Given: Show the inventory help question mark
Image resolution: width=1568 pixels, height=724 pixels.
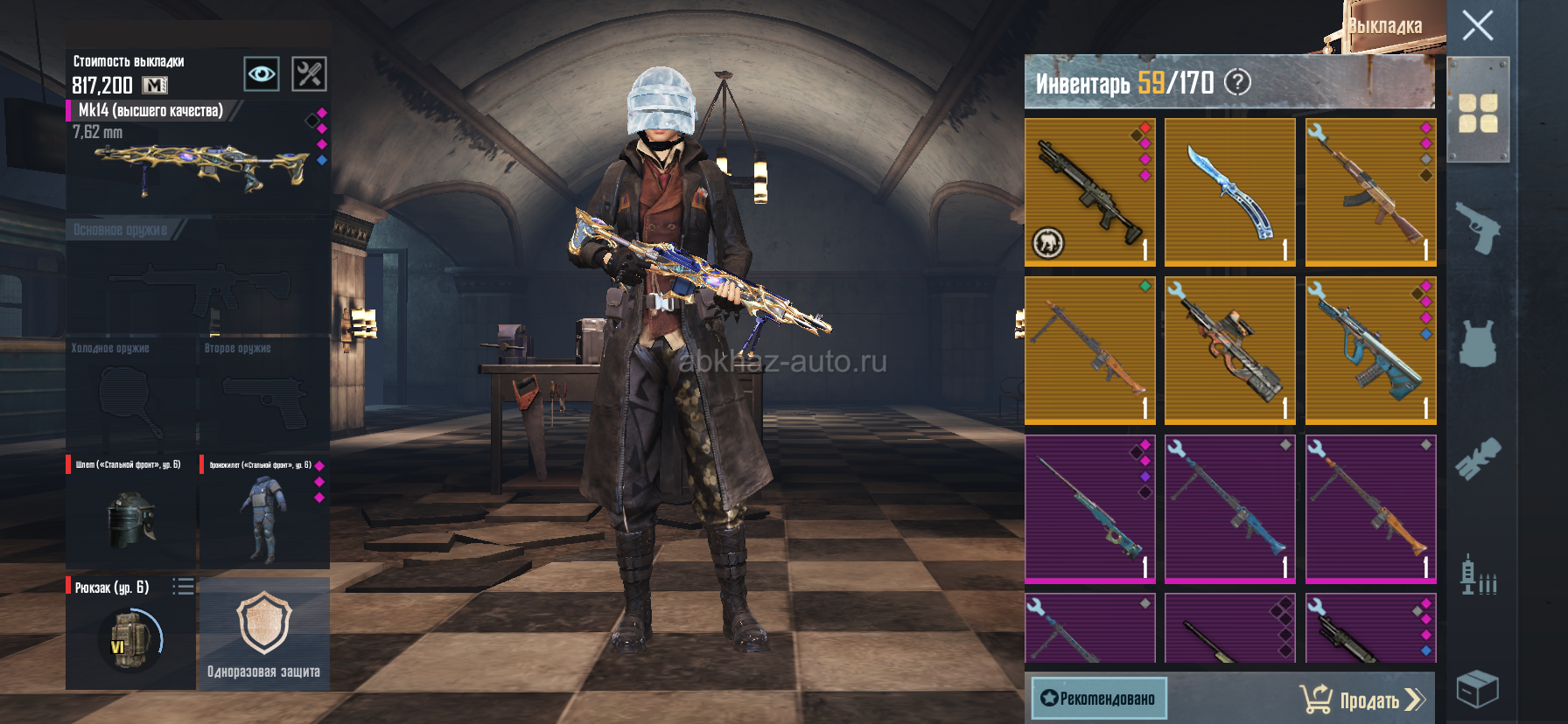Looking at the screenshot, I should (1237, 82).
